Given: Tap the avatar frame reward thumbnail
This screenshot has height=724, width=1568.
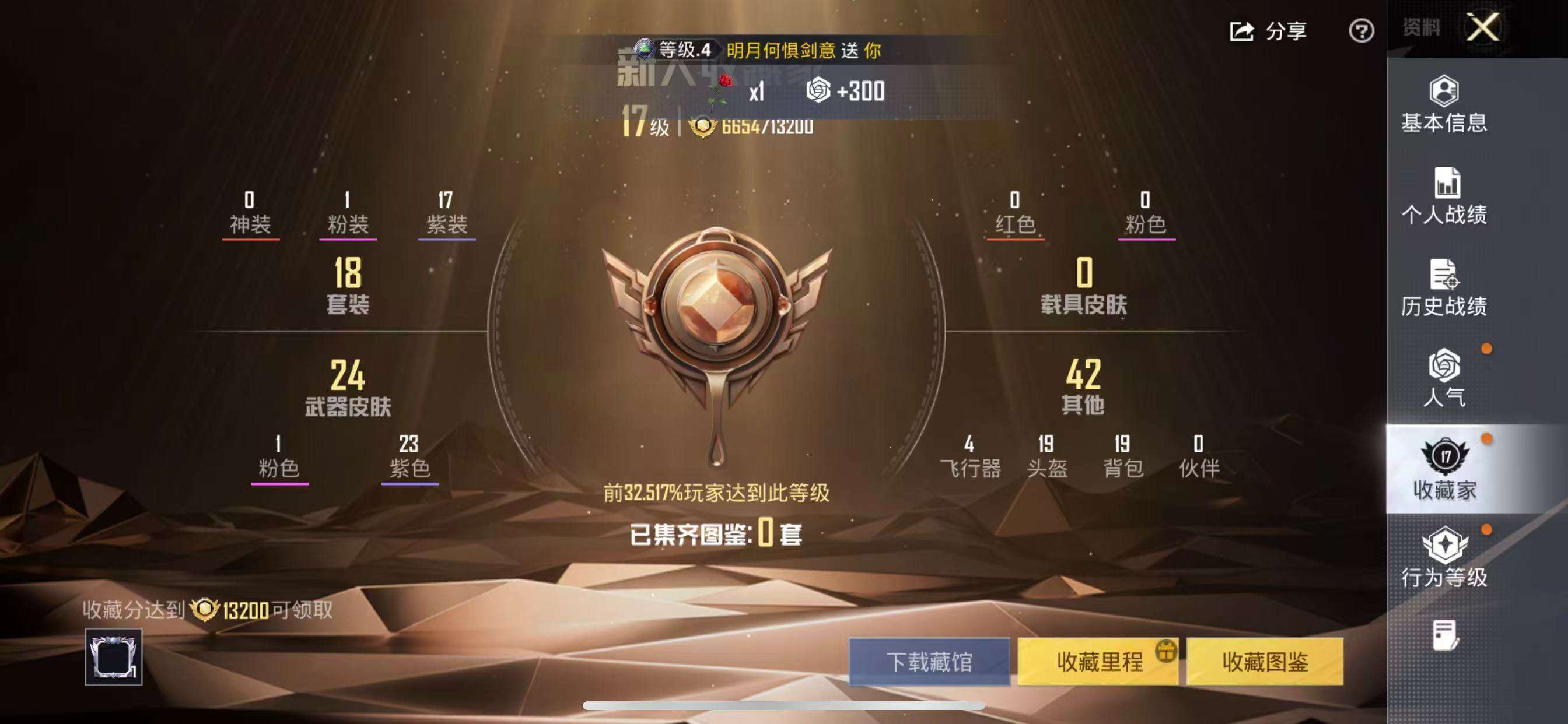Looking at the screenshot, I should click(113, 657).
